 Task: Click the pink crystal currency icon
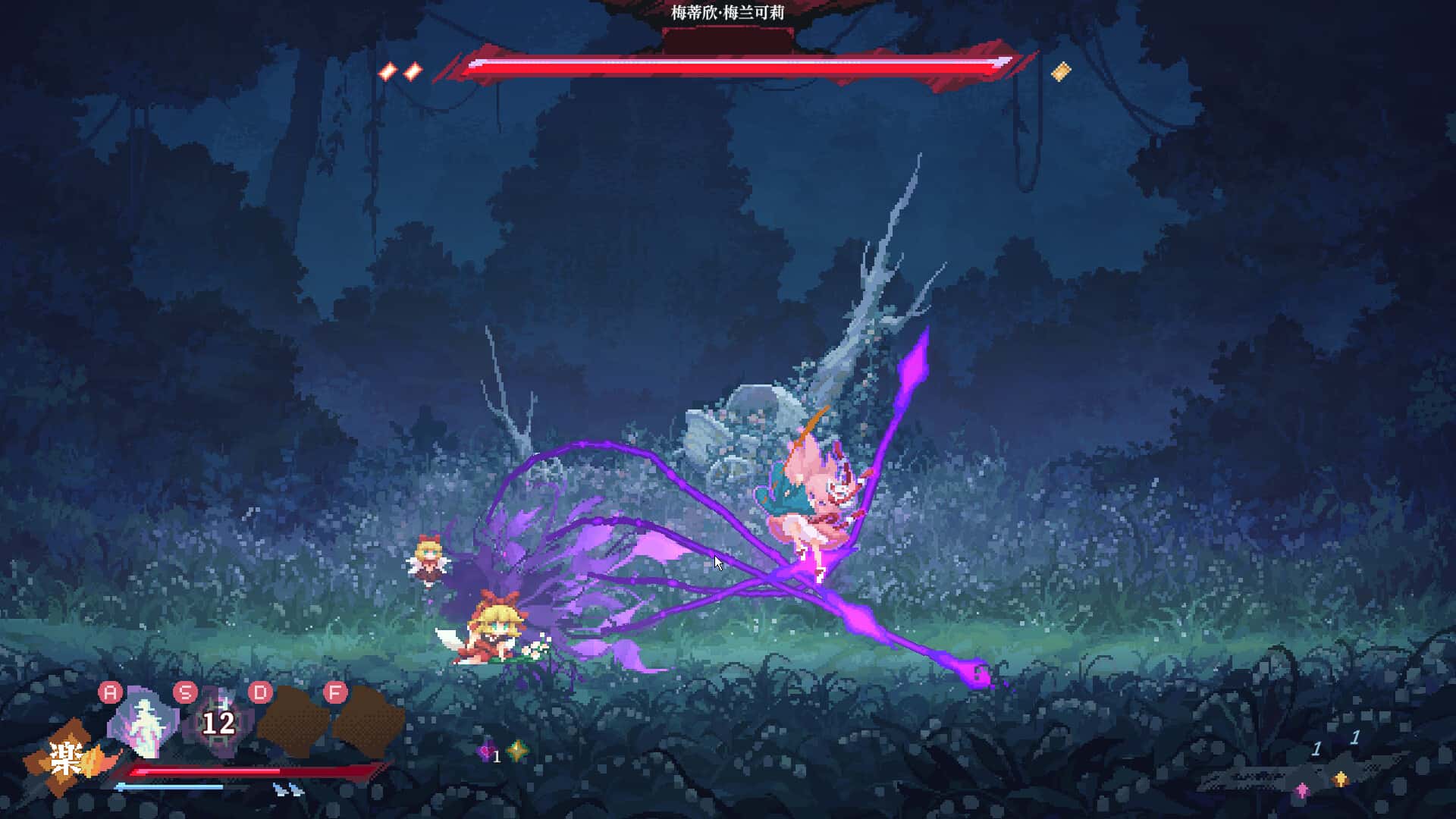(1302, 790)
